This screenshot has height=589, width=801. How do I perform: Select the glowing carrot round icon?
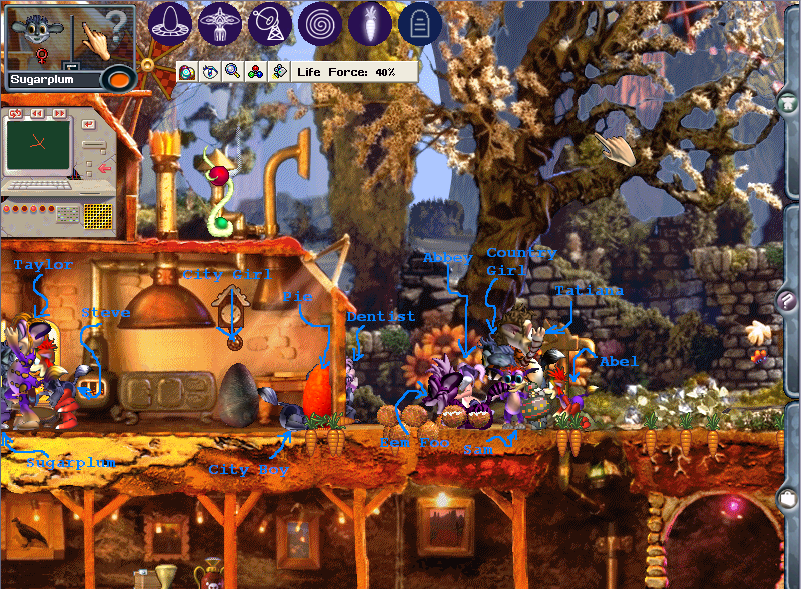point(370,23)
